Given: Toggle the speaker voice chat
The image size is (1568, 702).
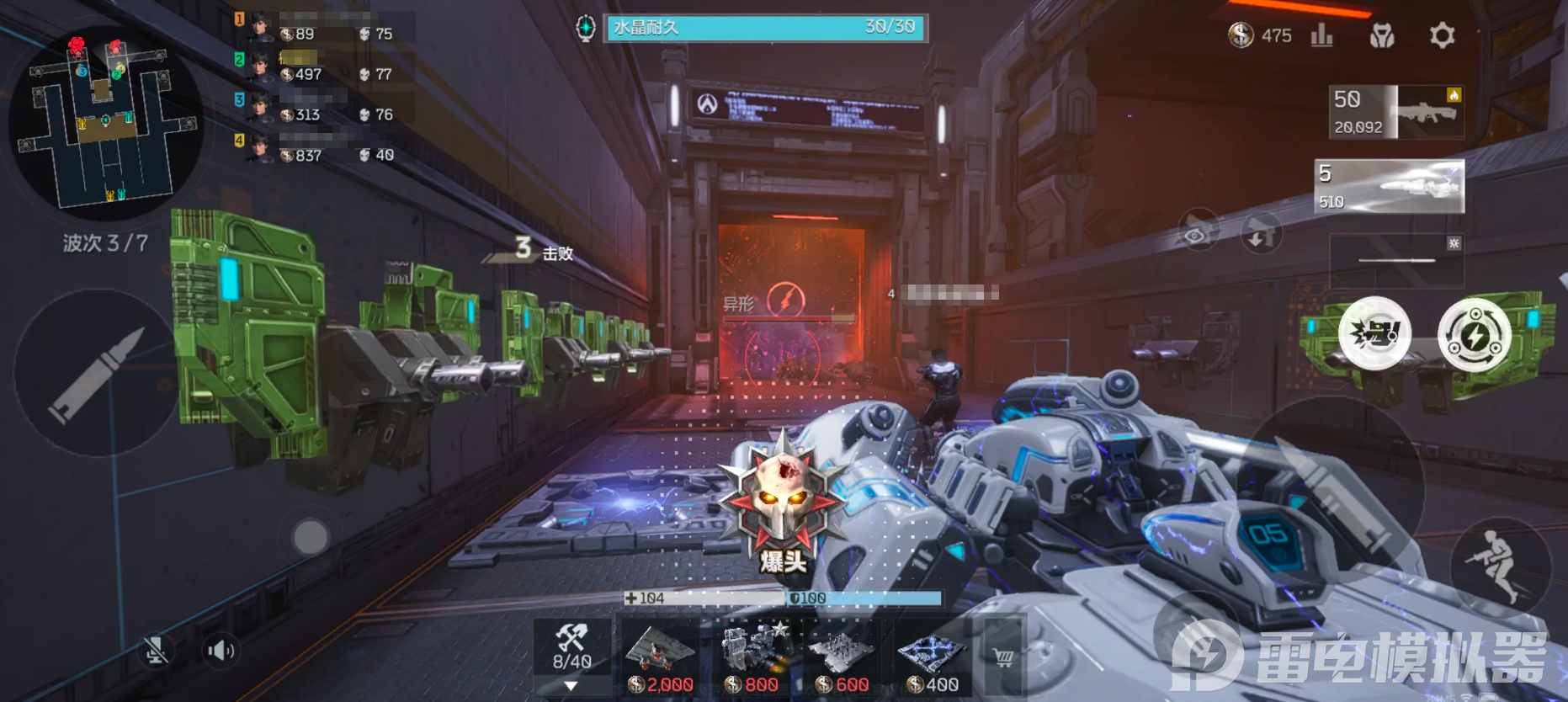Looking at the screenshot, I should click(221, 651).
